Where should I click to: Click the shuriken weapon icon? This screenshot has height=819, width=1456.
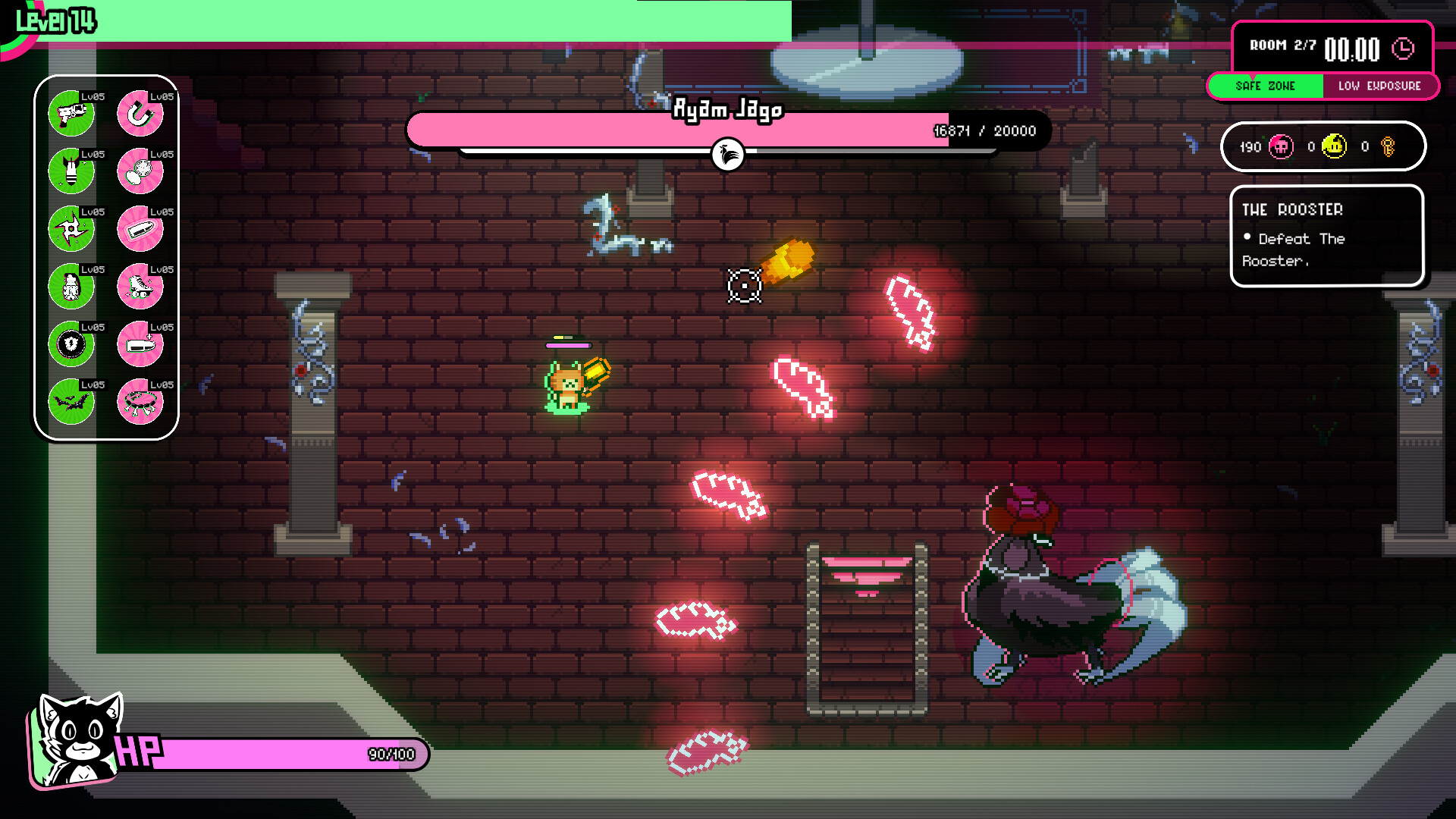[x=71, y=228]
